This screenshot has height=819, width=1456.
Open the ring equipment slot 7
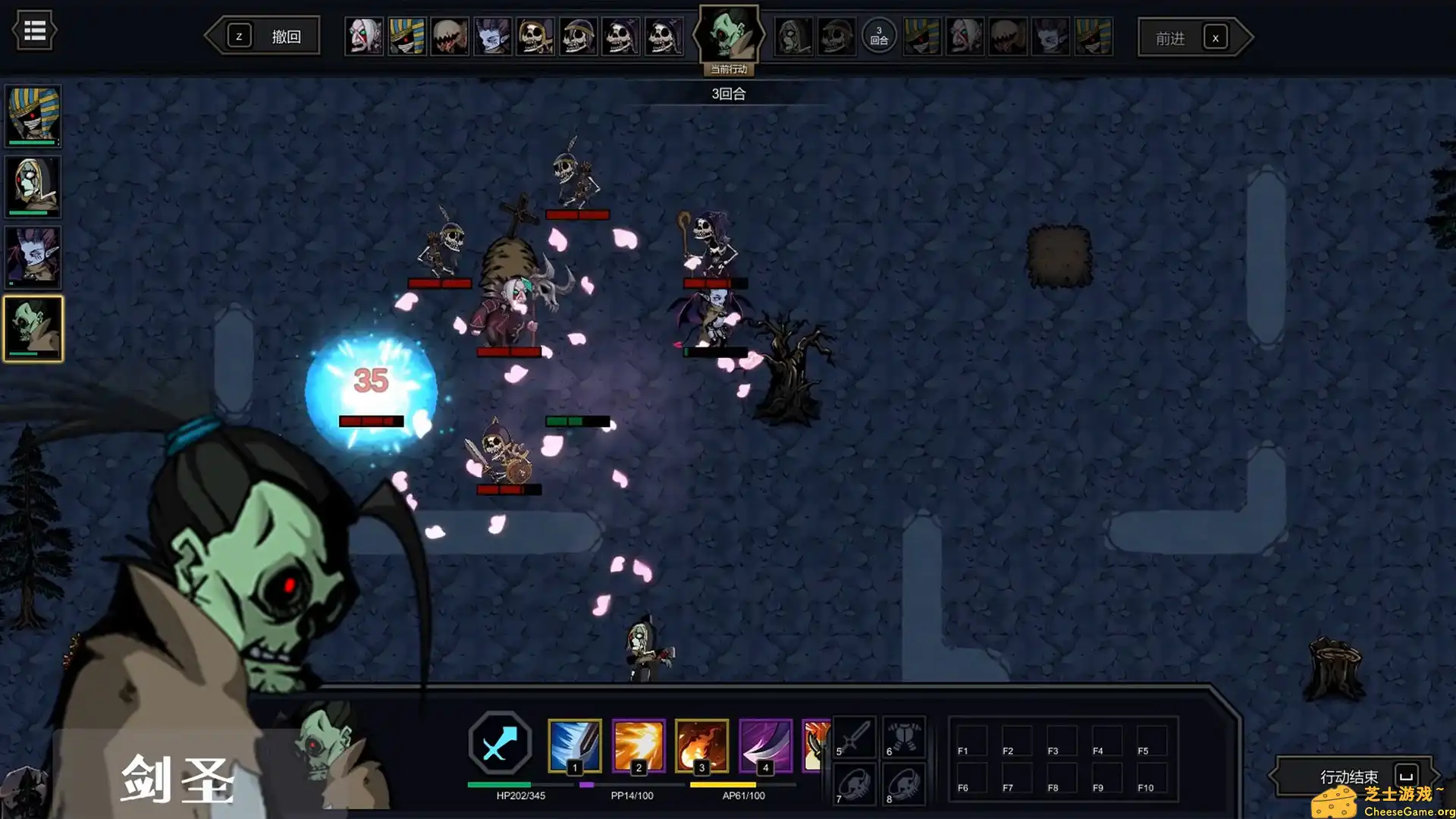[x=855, y=783]
